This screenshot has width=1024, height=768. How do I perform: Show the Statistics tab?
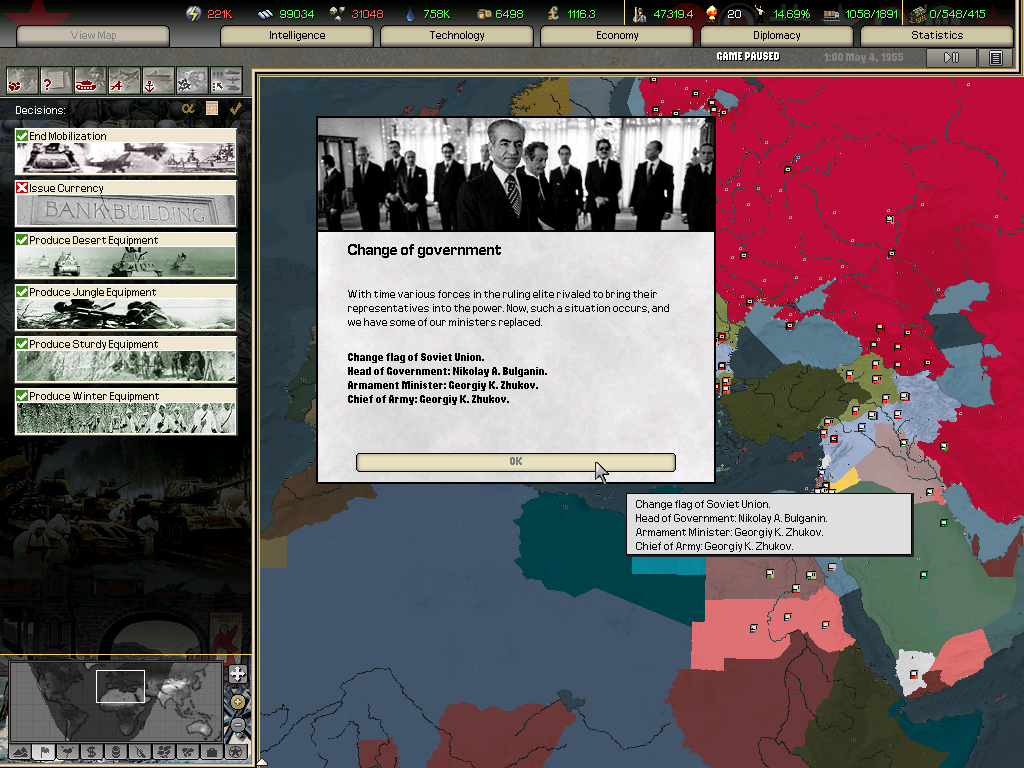pyautogui.click(x=937, y=36)
